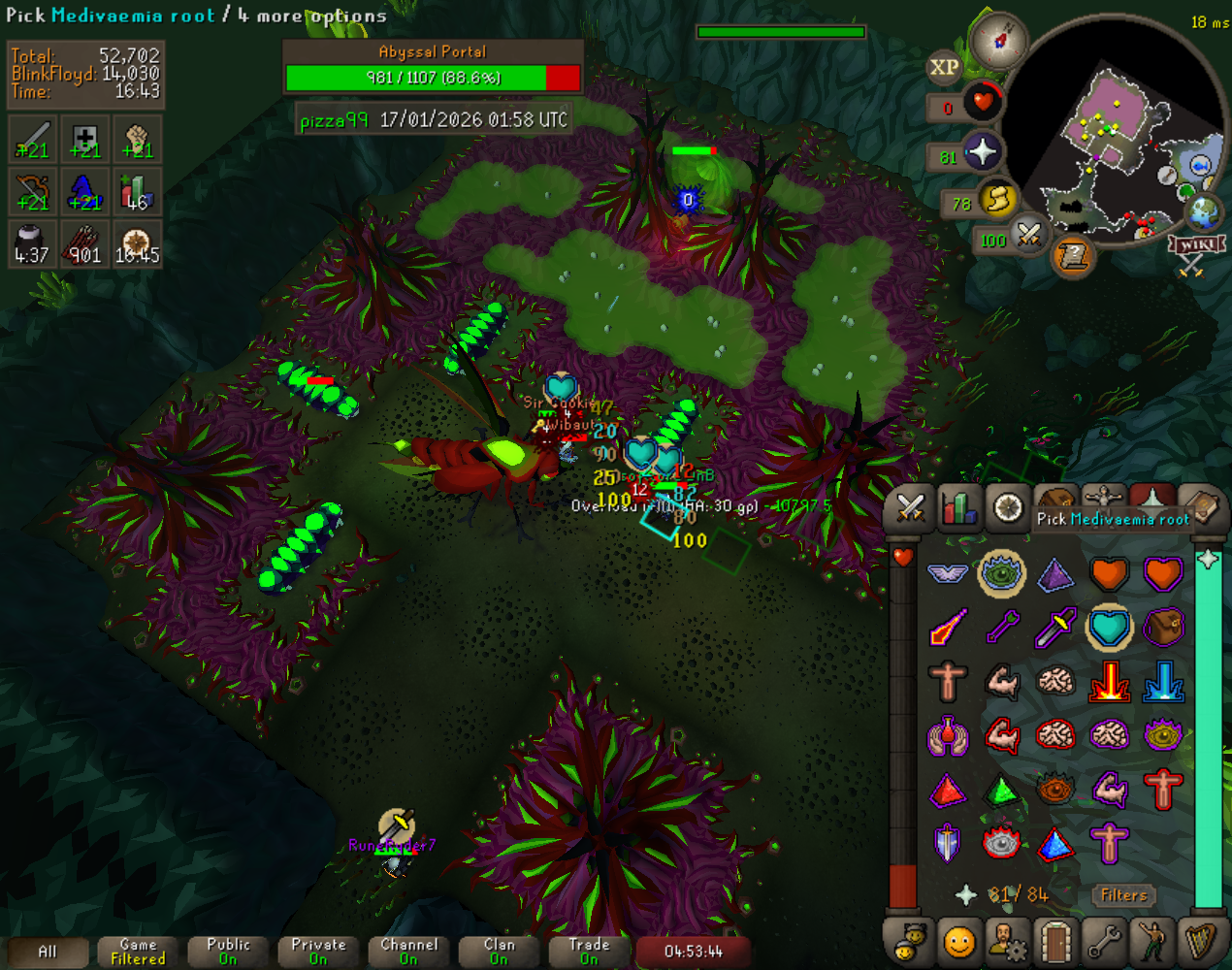Viewport: 1232px width, 970px height.
Task: Activate the sword and shield prayer
Action: 948,843
